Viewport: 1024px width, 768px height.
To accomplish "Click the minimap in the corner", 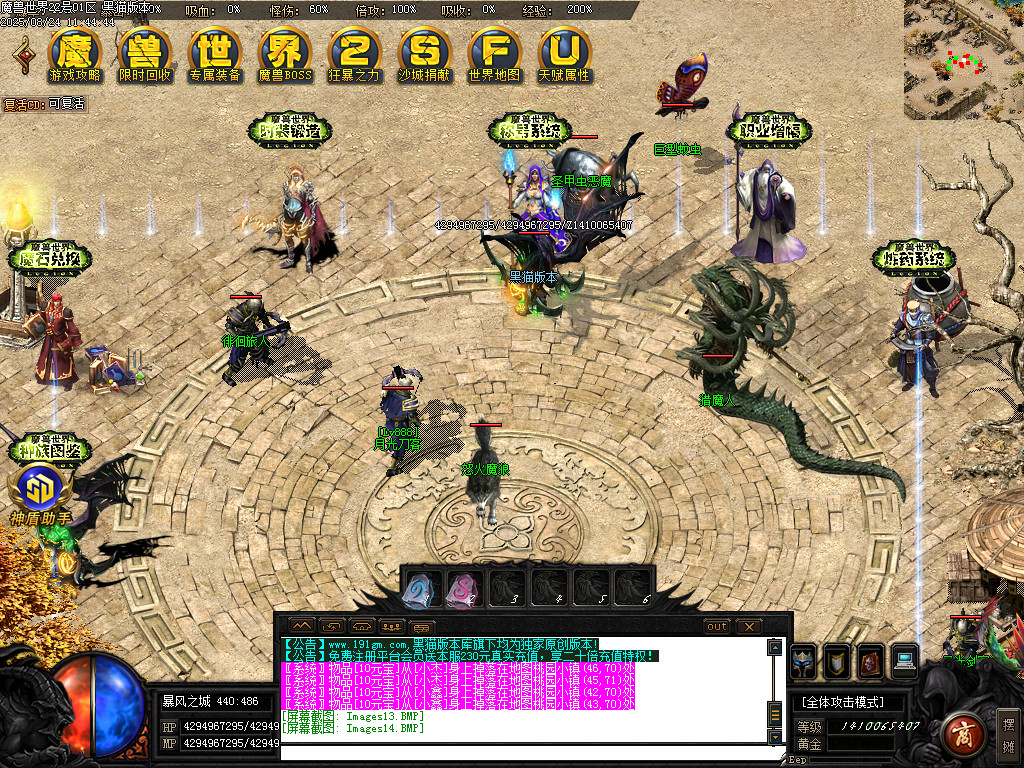I will click(x=963, y=59).
